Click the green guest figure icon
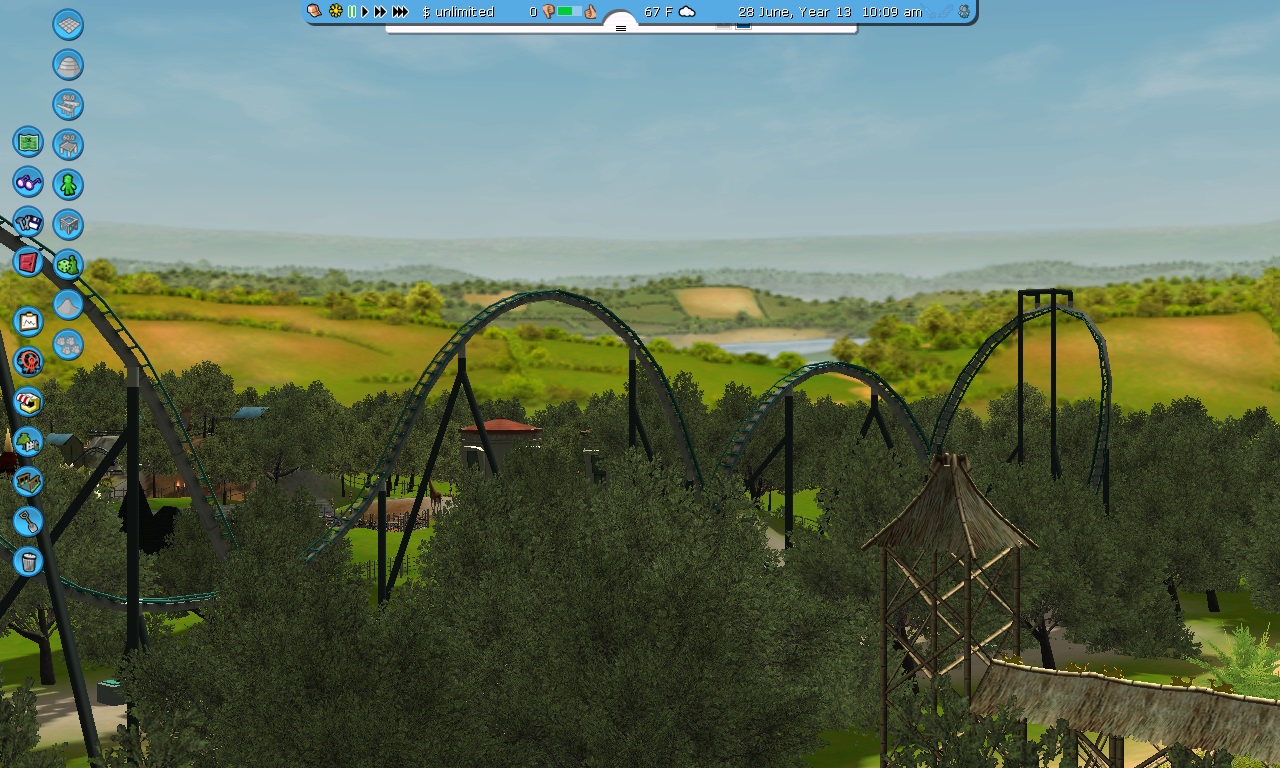 pos(68,184)
